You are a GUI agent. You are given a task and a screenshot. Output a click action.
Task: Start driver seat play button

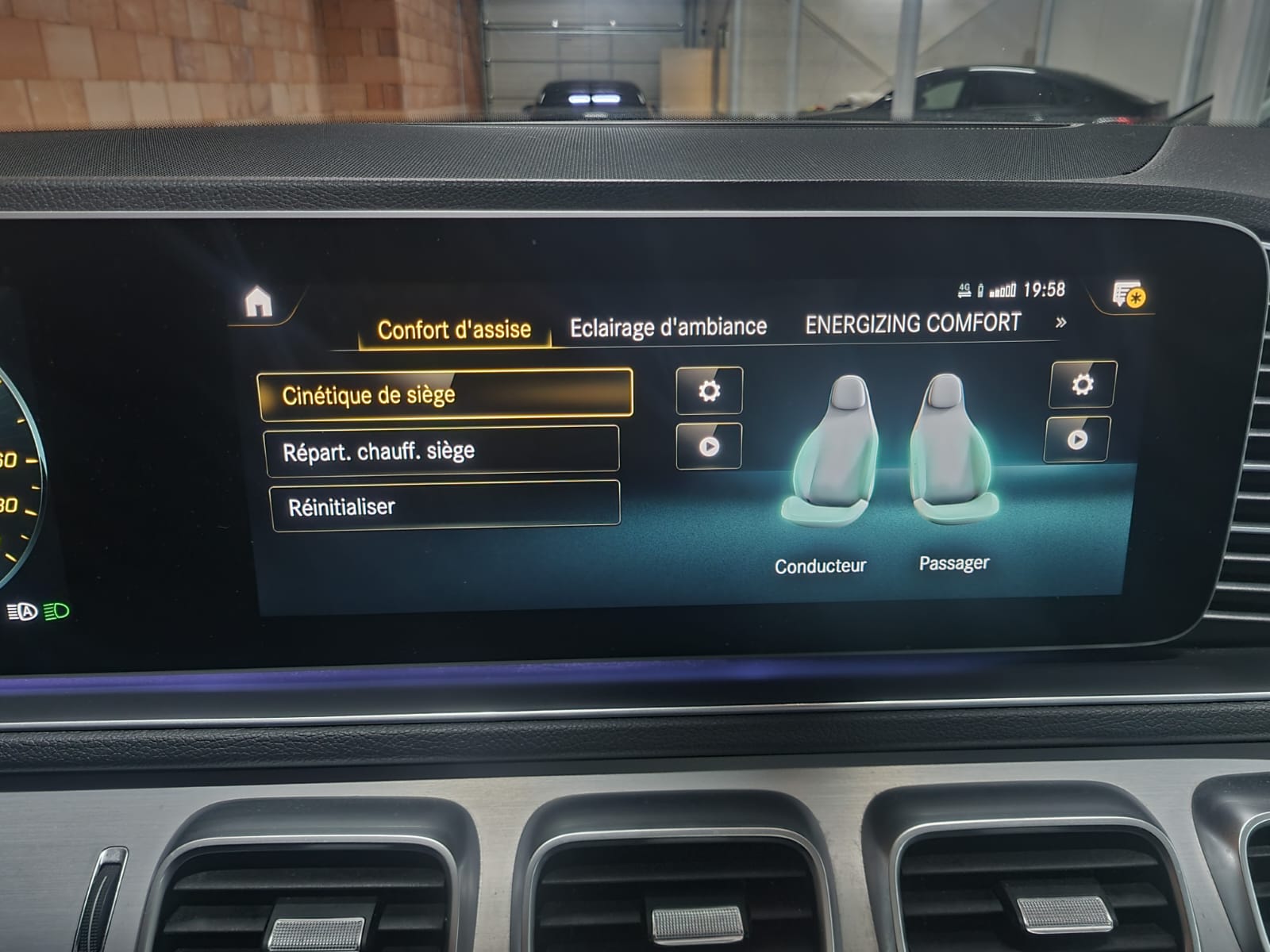coord(709,447)
